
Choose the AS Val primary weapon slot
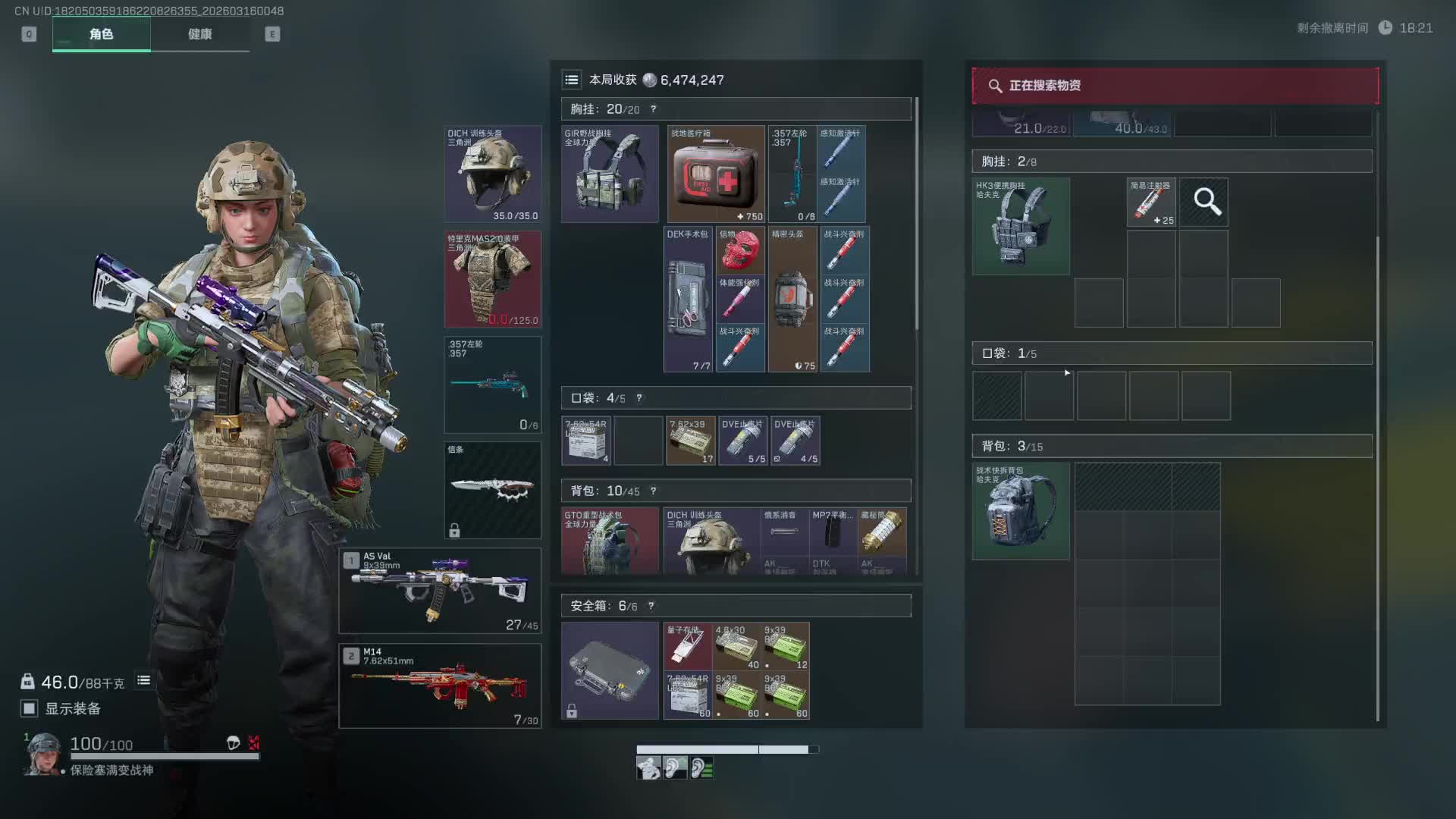coord(440,591)
